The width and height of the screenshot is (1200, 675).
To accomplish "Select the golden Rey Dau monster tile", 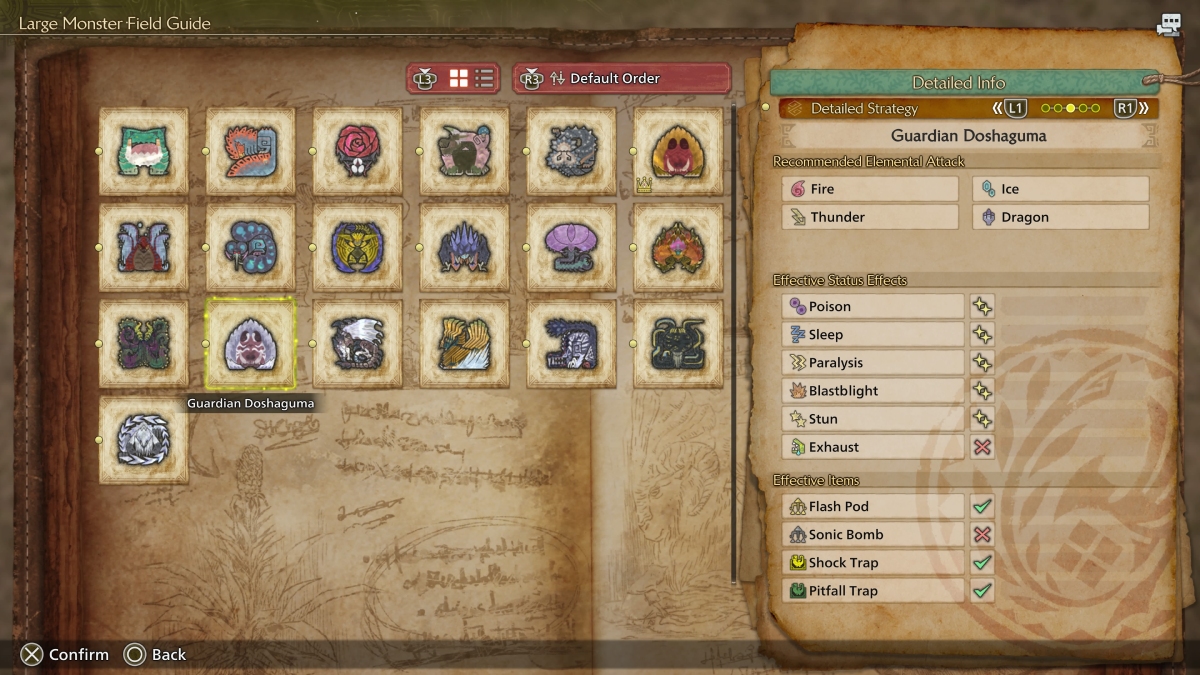I will coord(357,247).
